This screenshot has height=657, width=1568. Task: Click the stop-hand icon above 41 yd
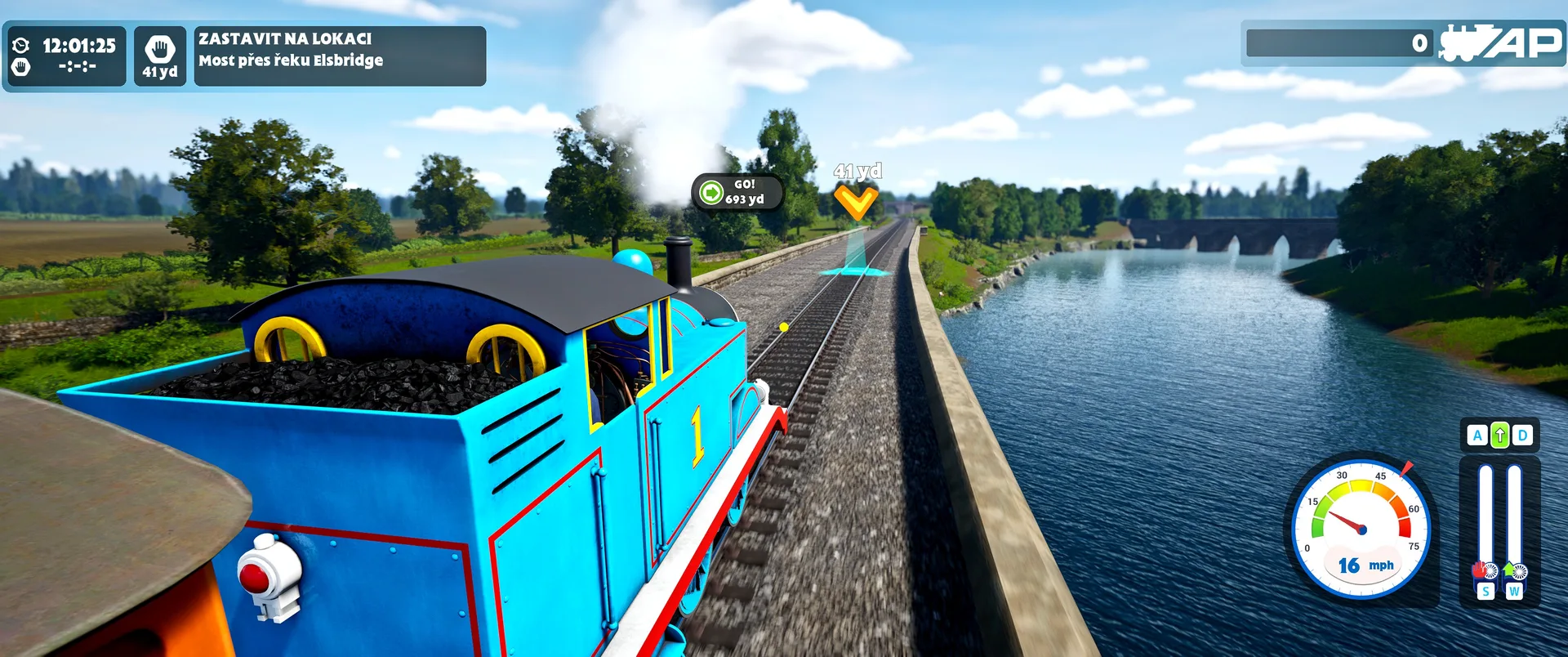(x=160, y=49)
